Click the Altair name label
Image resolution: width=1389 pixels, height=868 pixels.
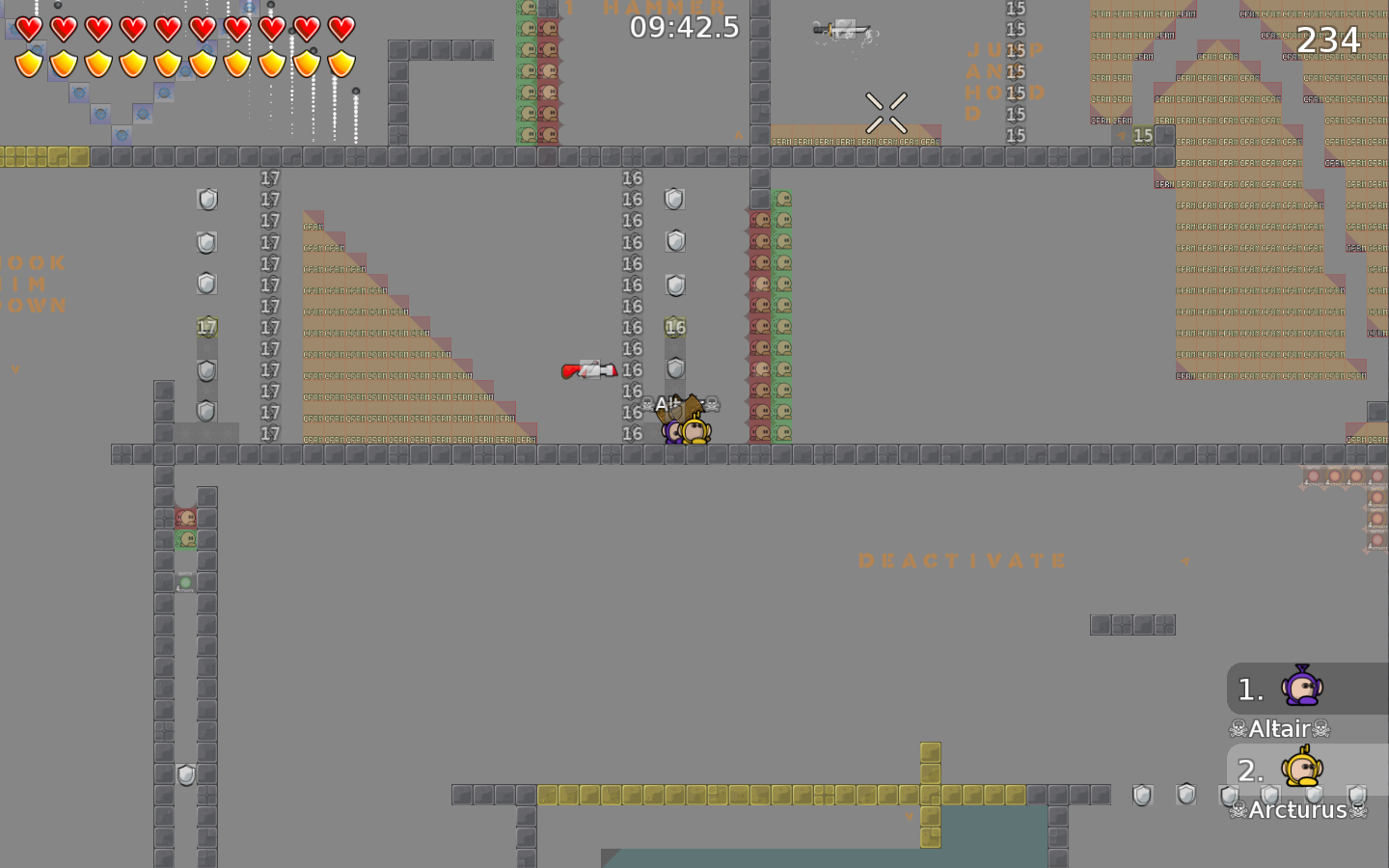[x=1280, y=728]
